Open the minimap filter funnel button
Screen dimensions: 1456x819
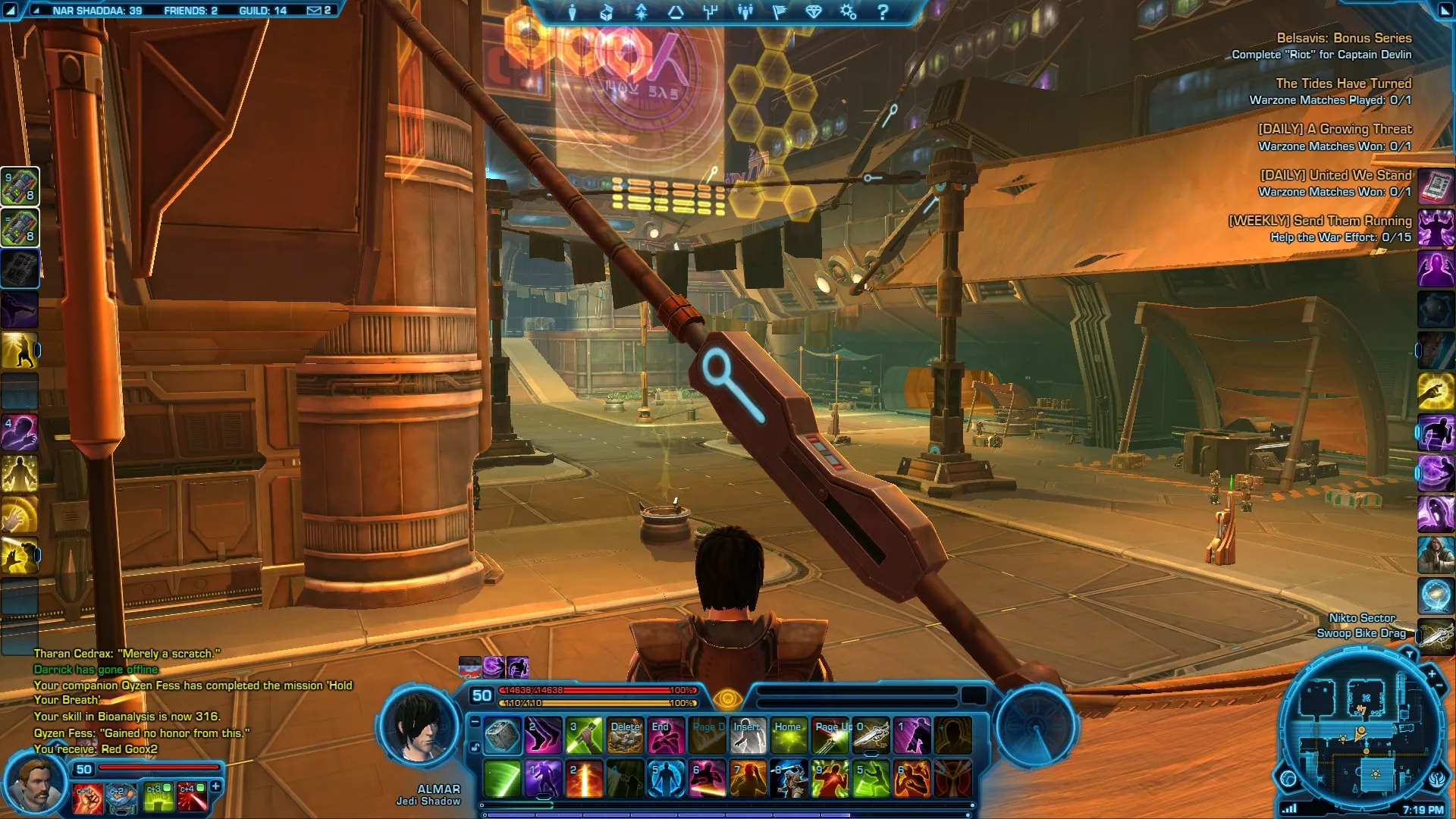coord(1409,654)
